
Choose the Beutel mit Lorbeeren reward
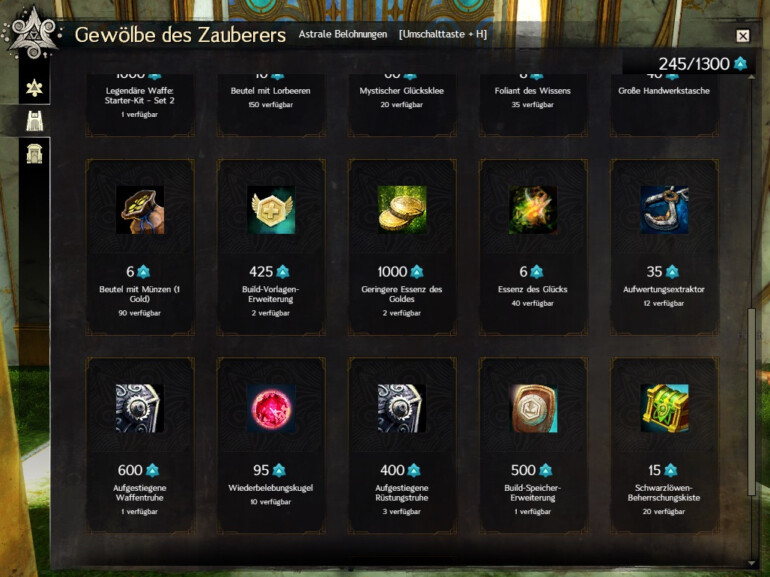pos(271,95)
